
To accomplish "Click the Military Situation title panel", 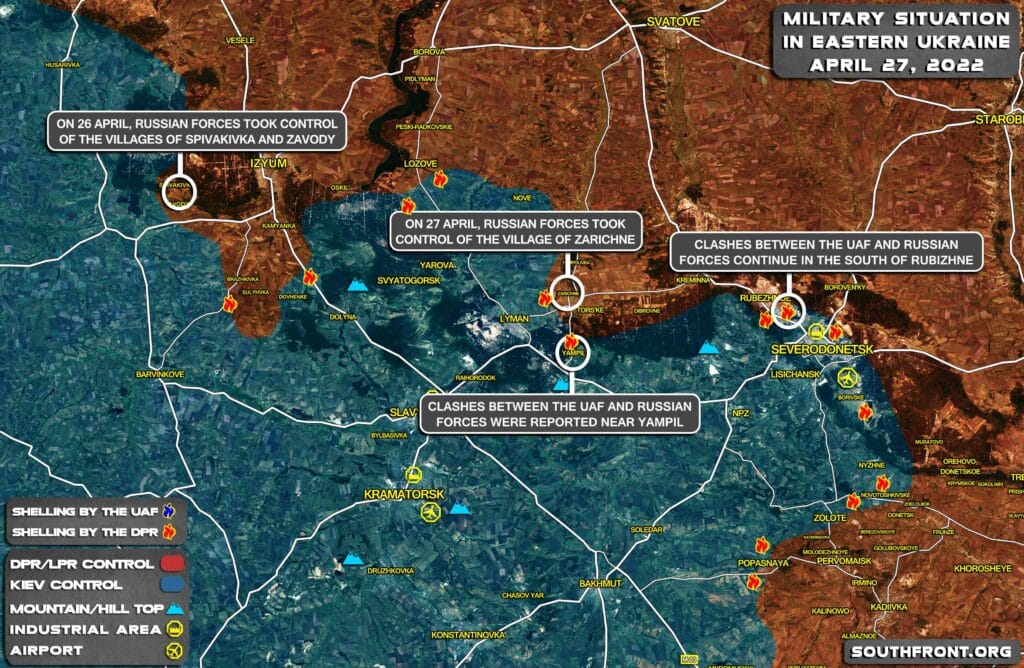I will [896, 41].
